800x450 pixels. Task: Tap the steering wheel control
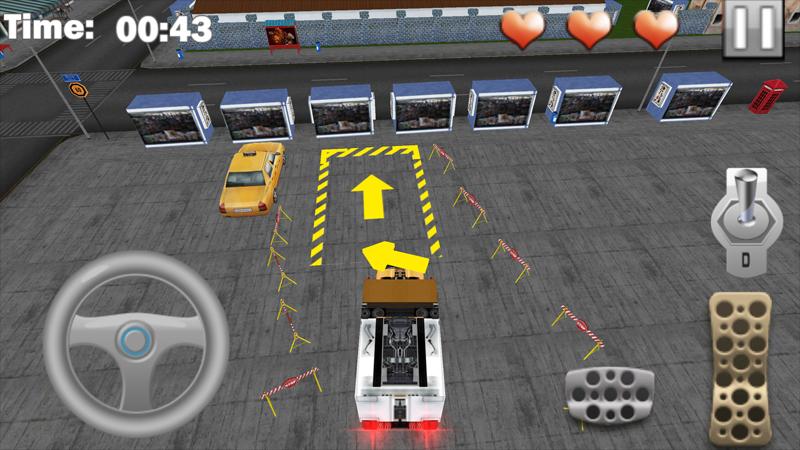135,340
